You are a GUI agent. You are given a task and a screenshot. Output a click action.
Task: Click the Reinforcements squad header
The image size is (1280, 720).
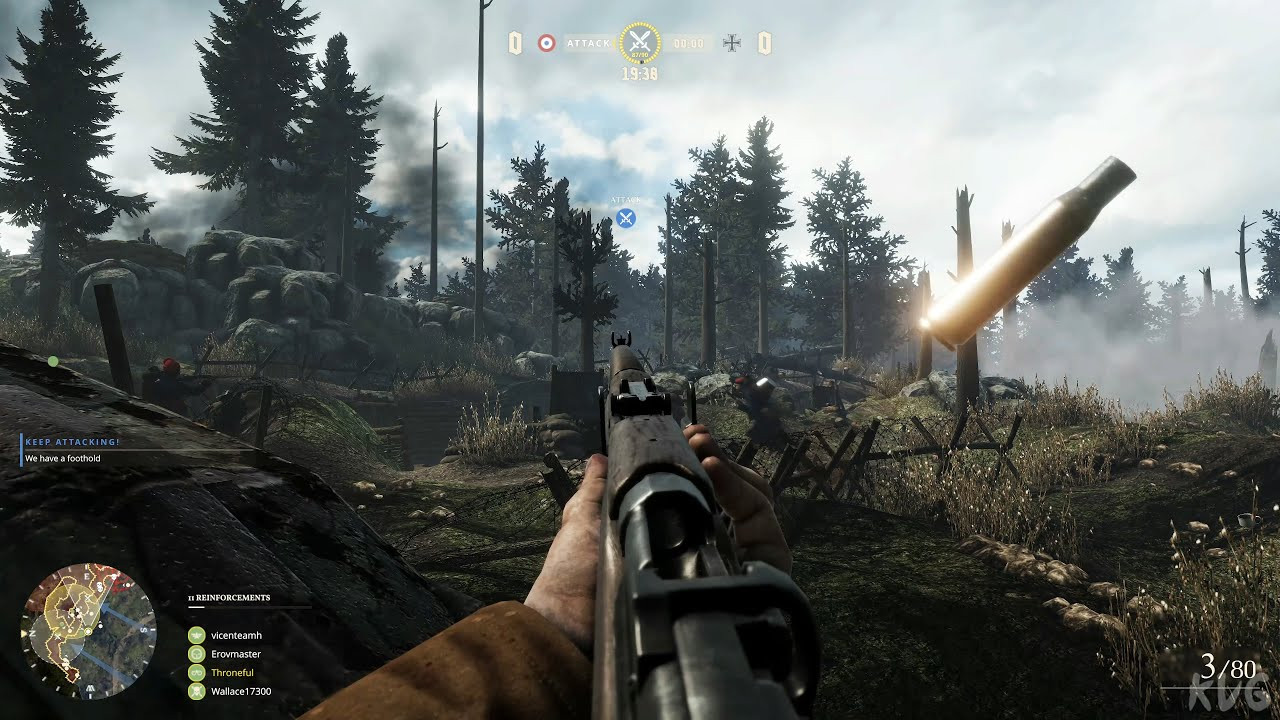[229, 598]
